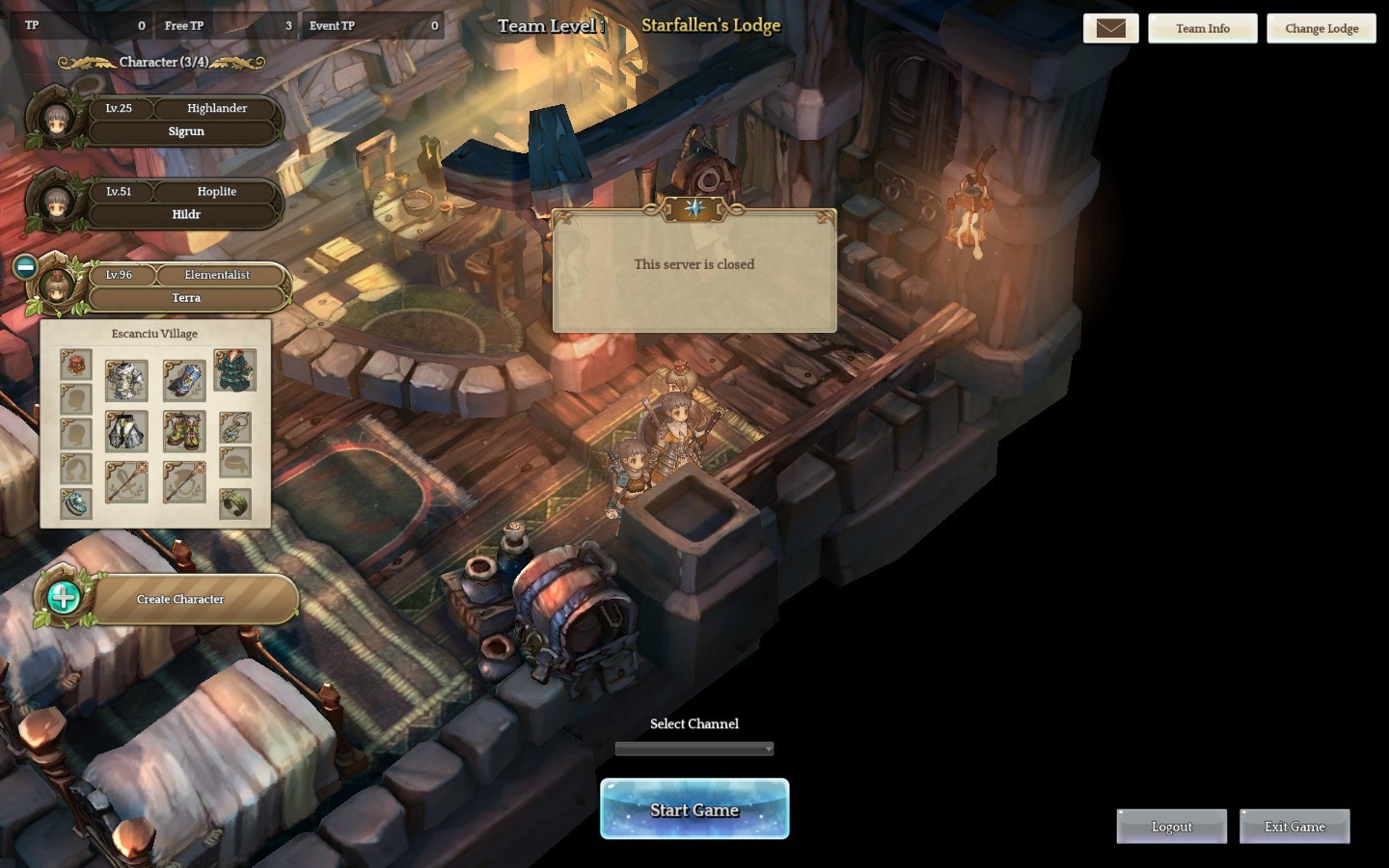Log out of the account
The width and height of the screenshot is (1389, 868).
coord(1171,827)
